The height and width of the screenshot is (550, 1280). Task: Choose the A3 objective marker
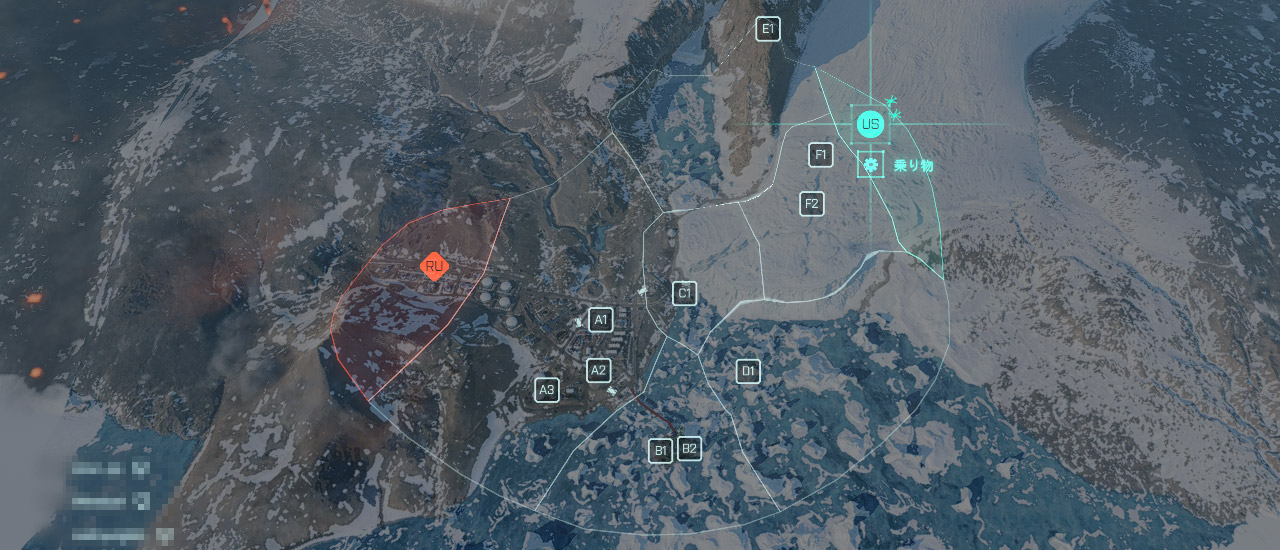tap(546, 389)
